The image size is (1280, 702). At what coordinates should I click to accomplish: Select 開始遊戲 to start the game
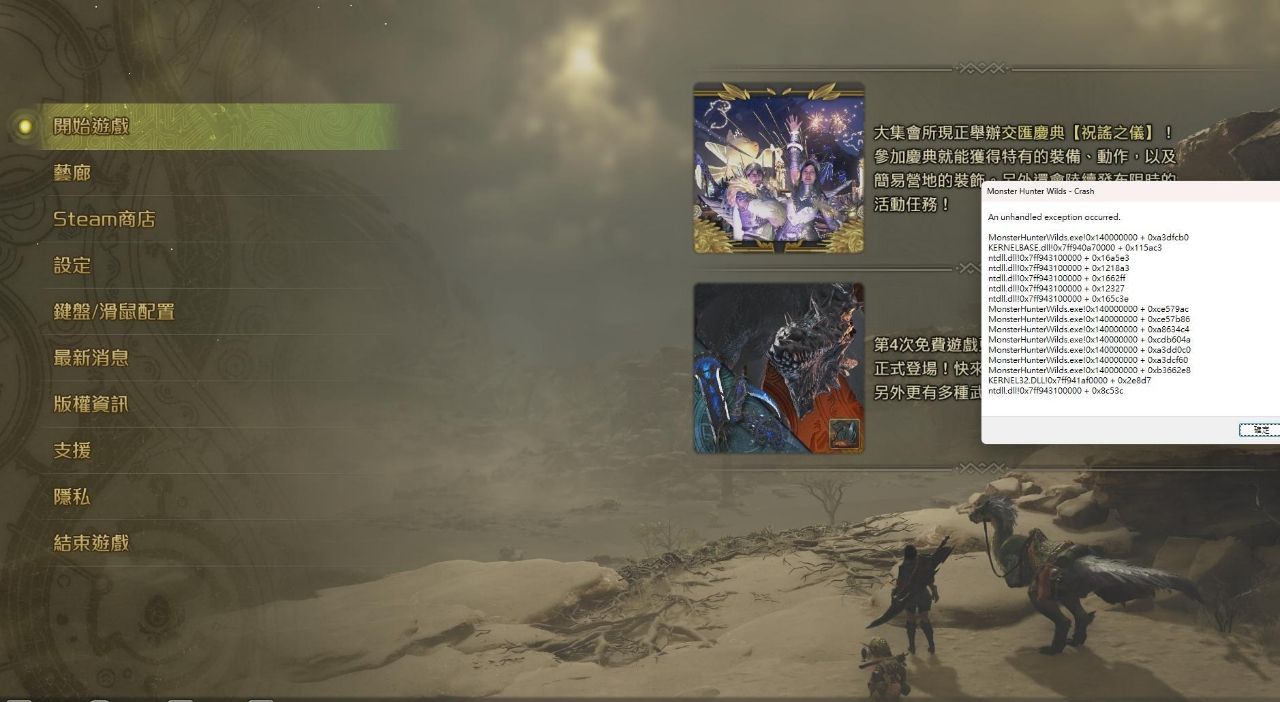[92, 126]
